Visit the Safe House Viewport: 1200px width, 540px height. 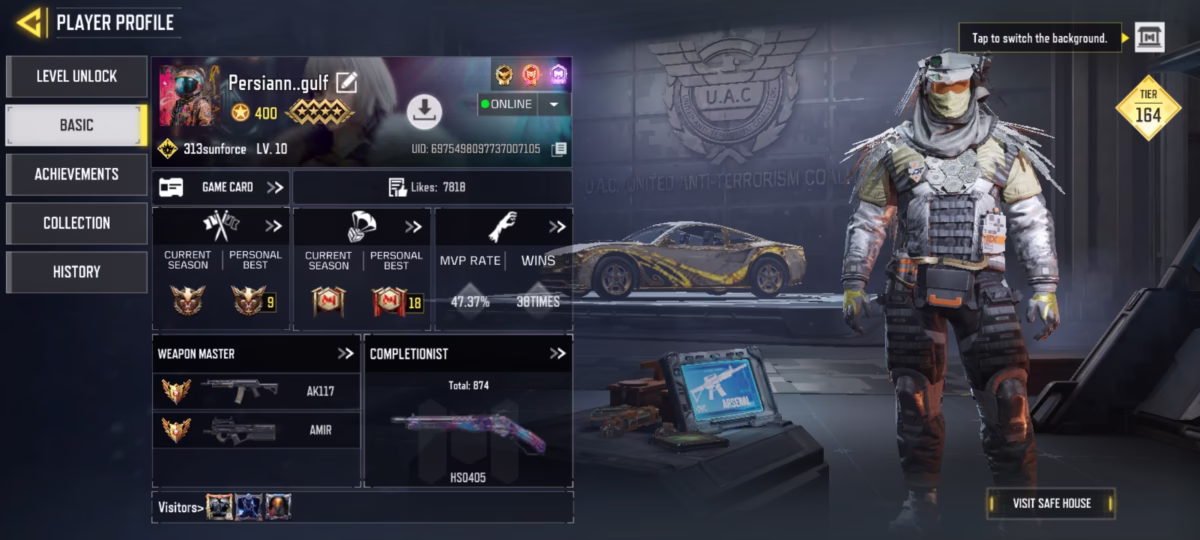pyautogui.click(x=1050, y=503)
